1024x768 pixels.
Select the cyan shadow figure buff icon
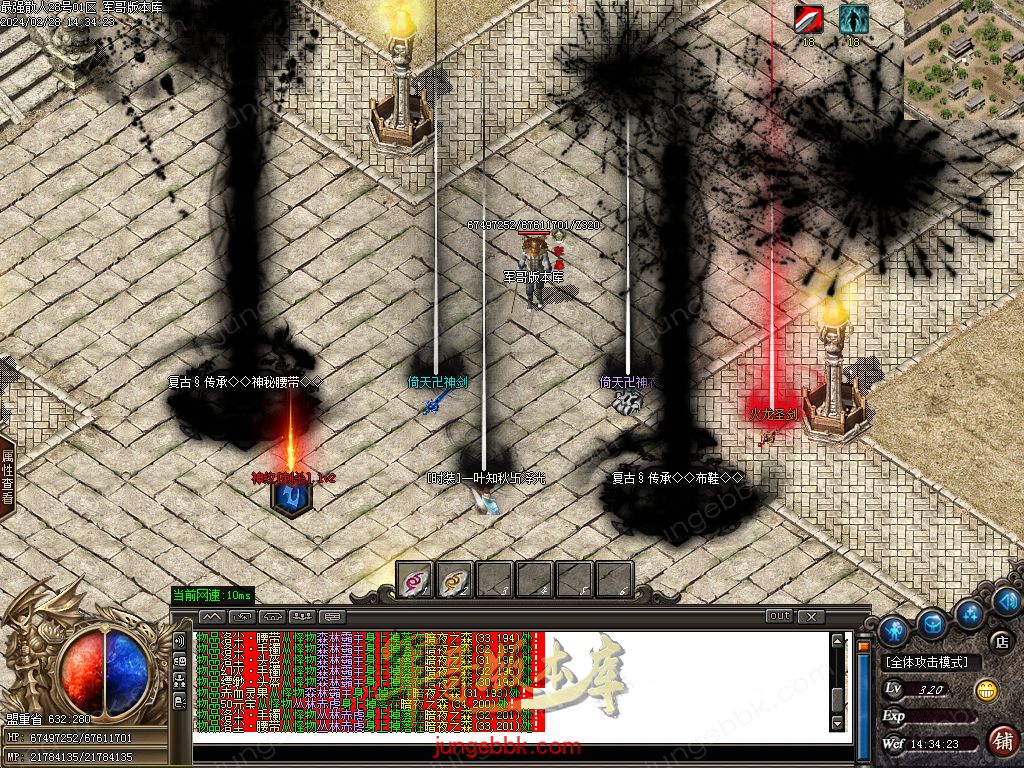point(853,19)
